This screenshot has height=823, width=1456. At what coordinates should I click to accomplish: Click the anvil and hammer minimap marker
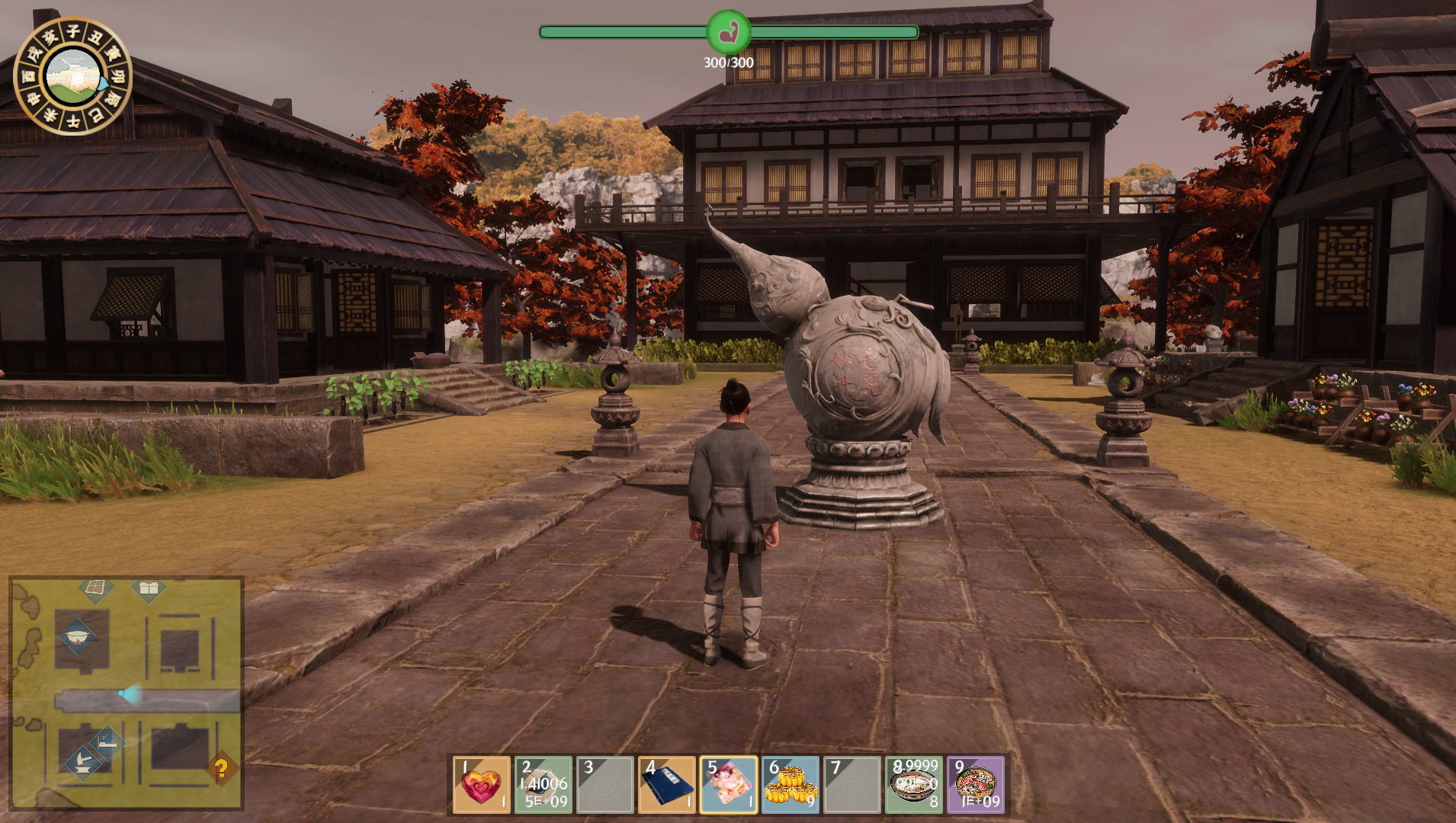[x=82, y=761]
